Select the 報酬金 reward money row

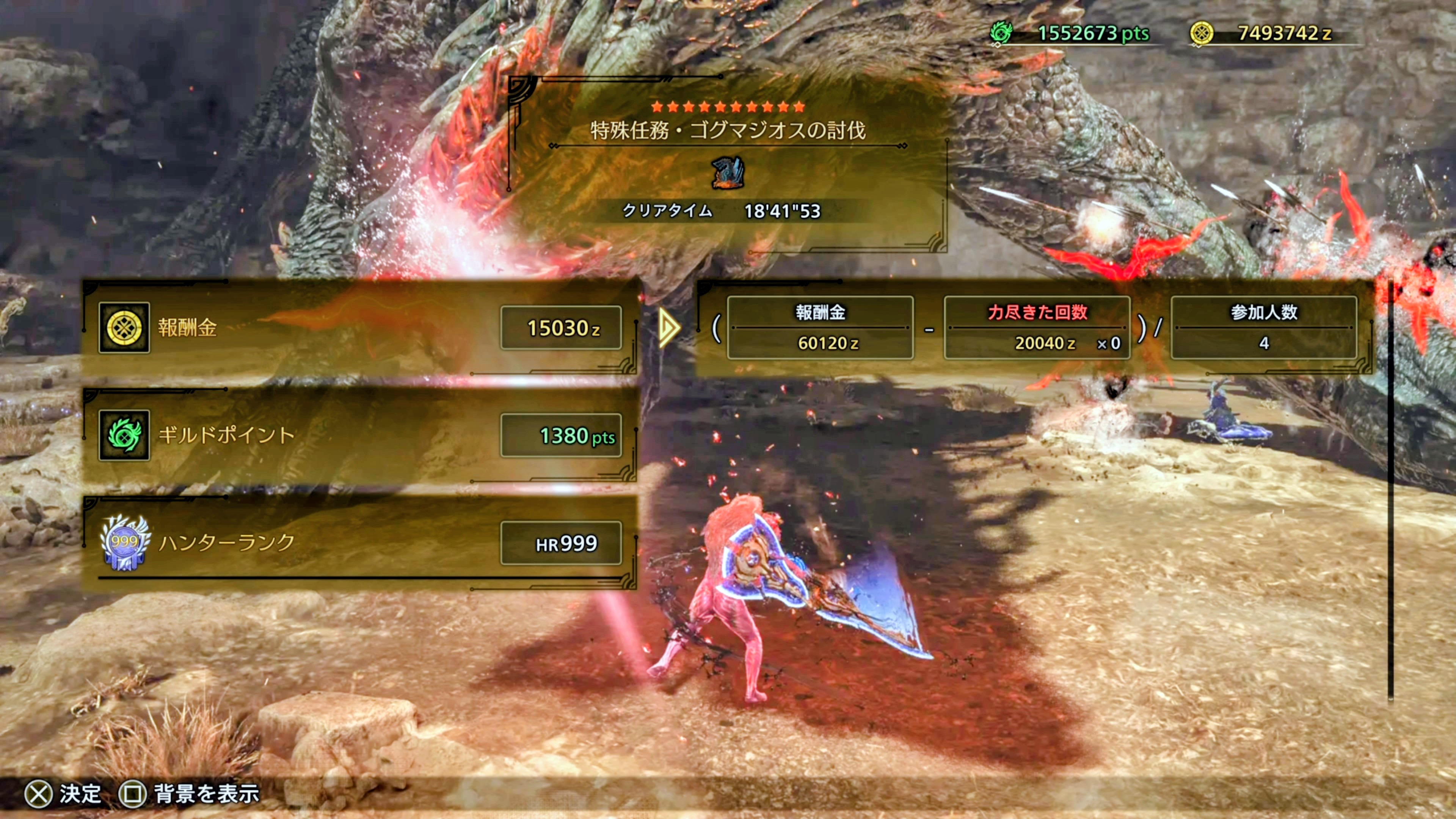(x=359, y=328)
